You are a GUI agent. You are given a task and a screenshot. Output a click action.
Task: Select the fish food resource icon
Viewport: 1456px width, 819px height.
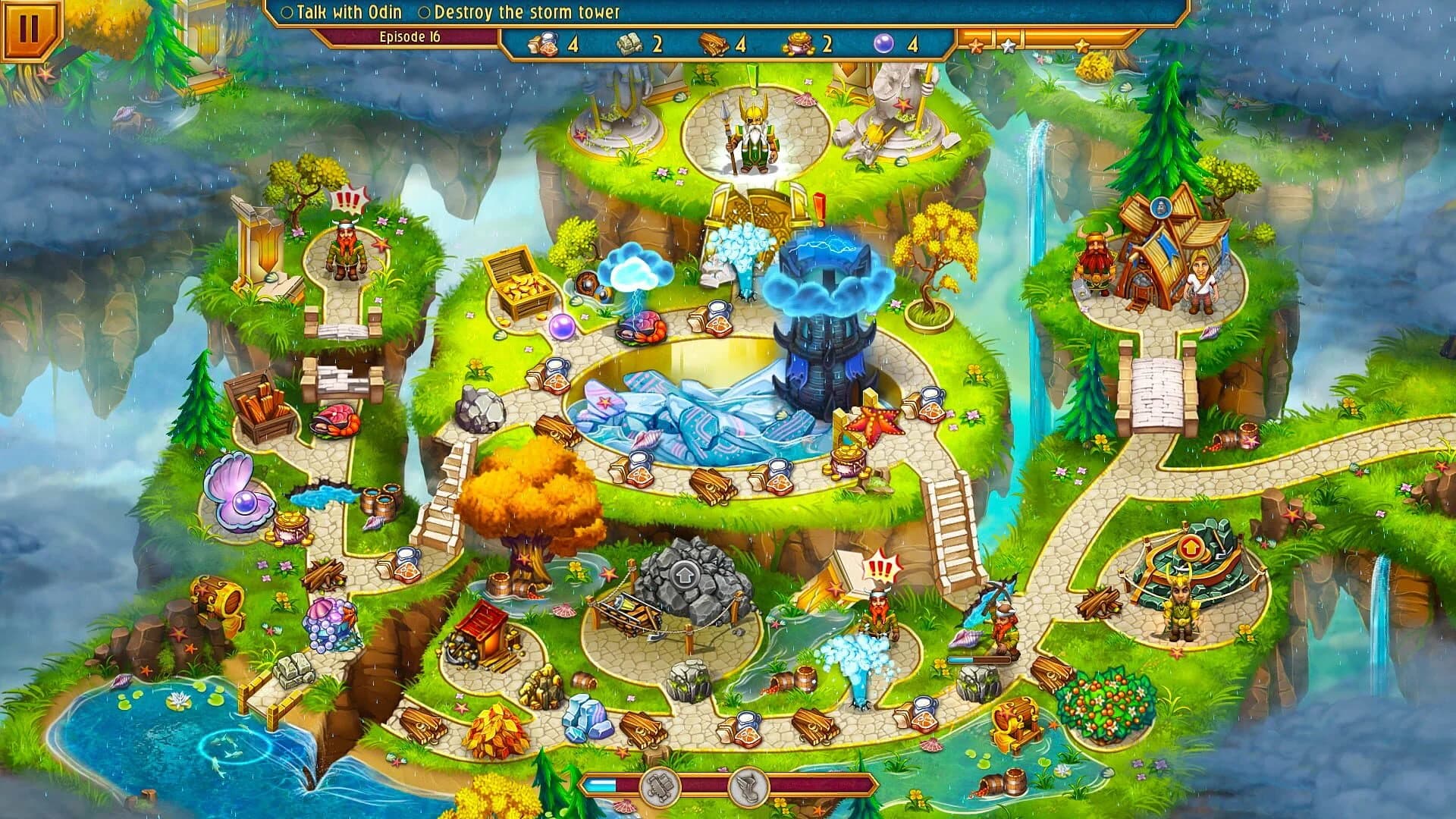tap(543, 45)
